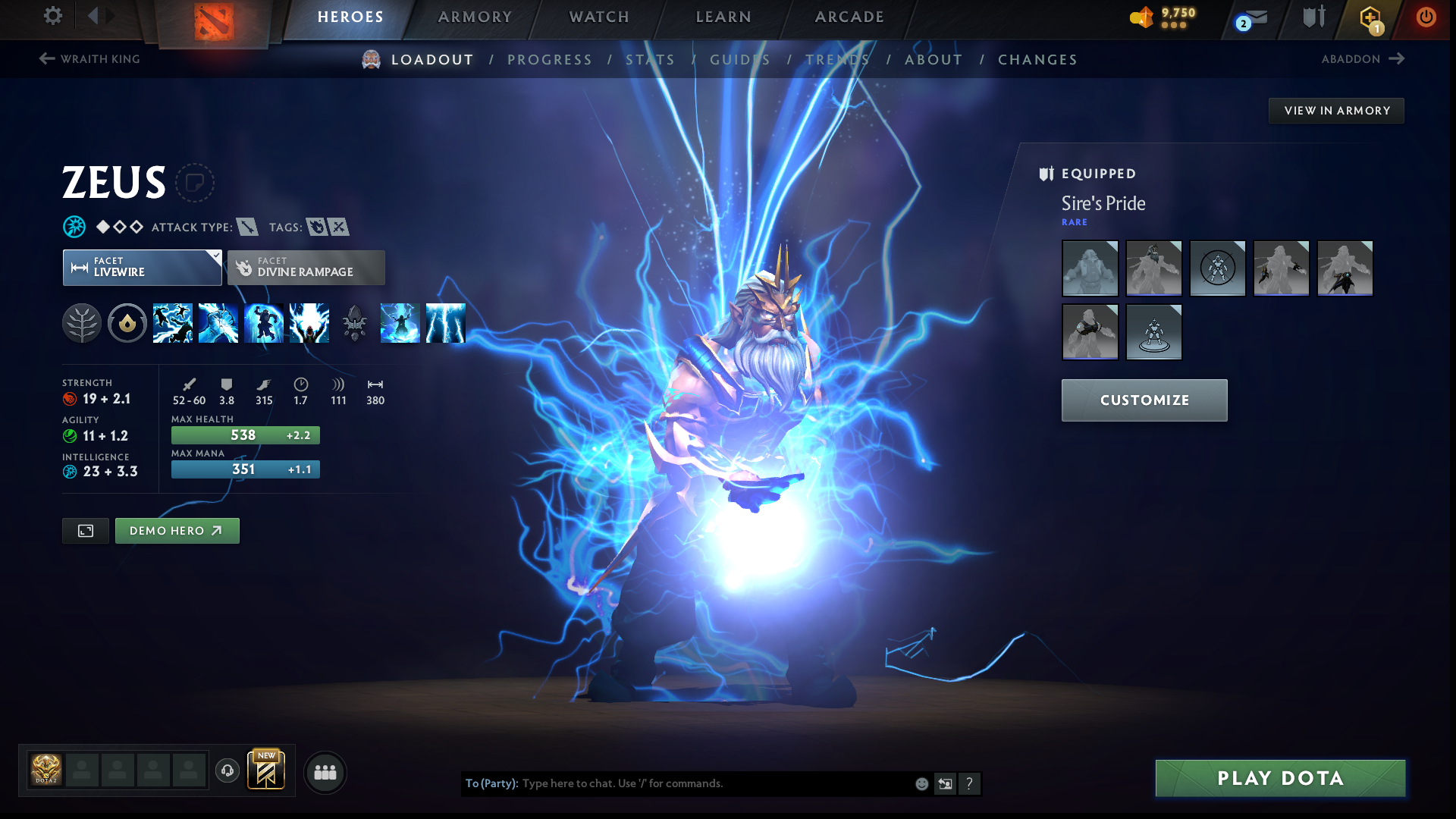This screenshot has height=819, width=1456.
Task: Click the Dota 2 logo home button
Action: (214, 21)
